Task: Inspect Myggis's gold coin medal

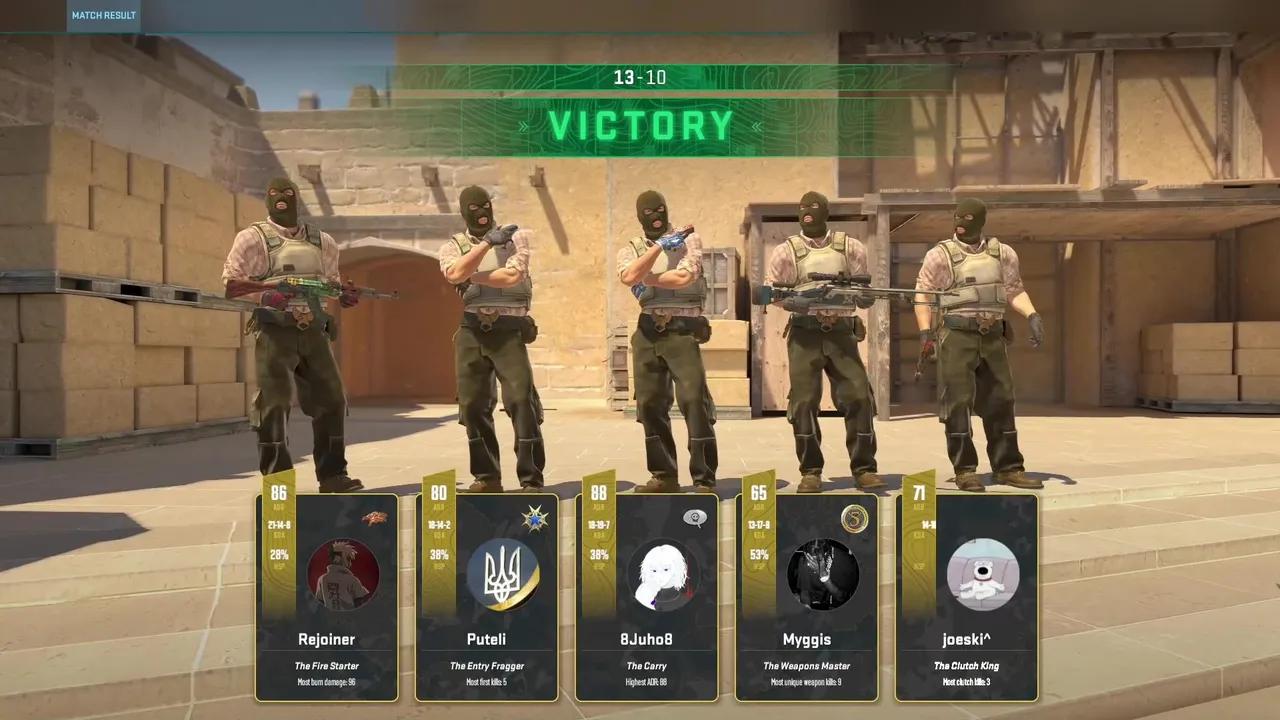Action: [x=855, y=518]
